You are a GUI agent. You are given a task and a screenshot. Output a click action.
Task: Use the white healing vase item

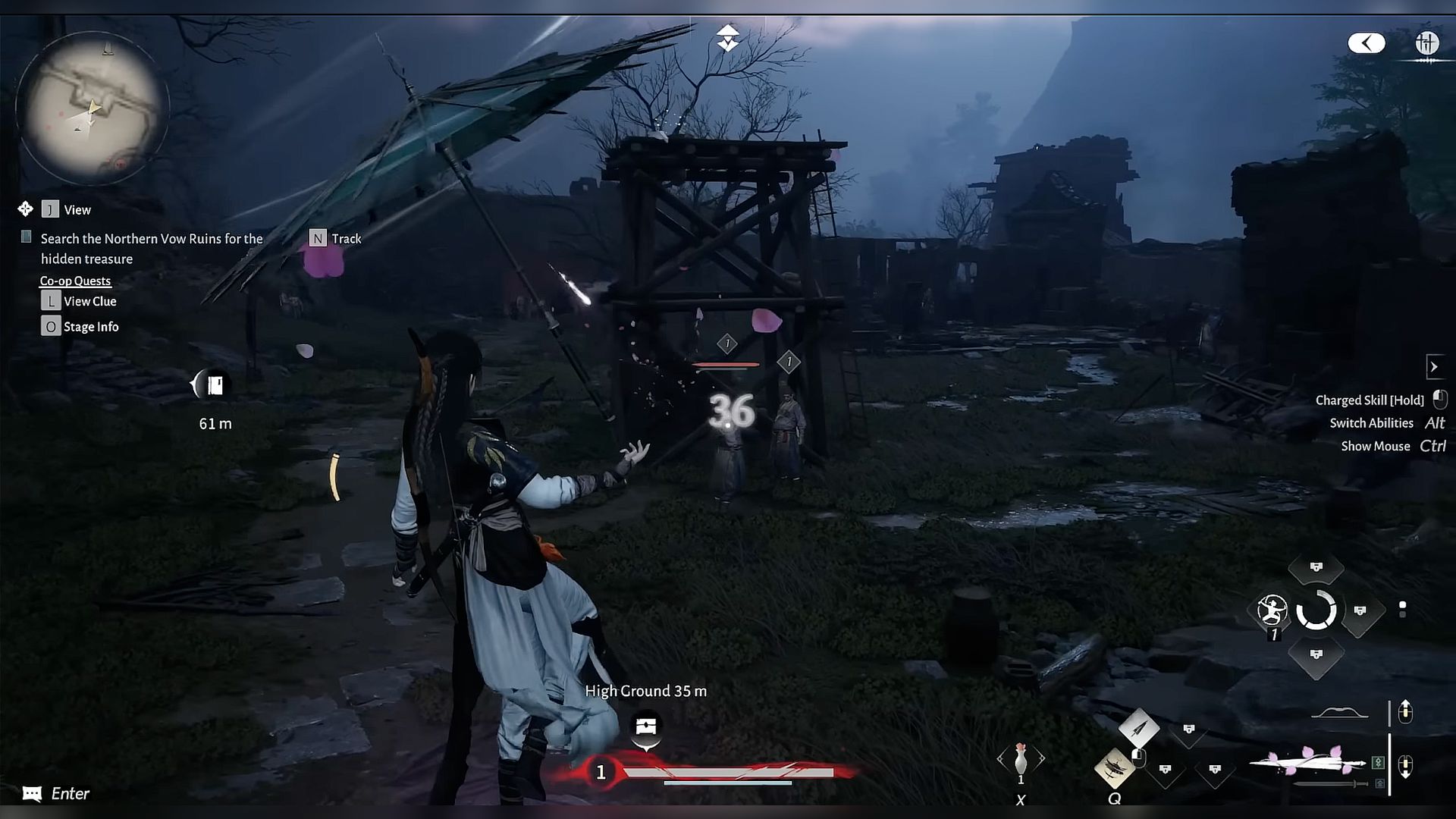(x=1021, y=759)
